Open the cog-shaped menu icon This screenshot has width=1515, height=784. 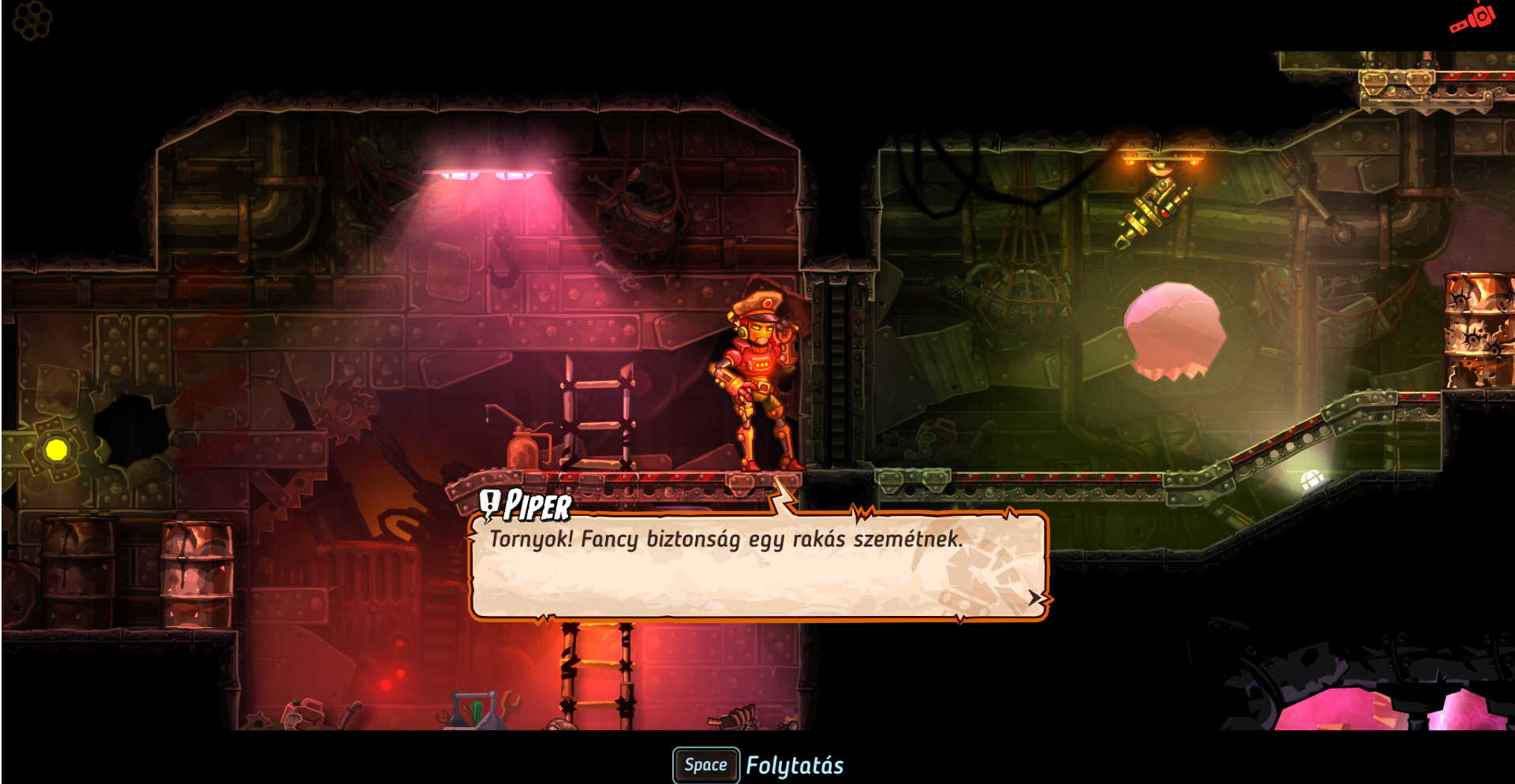(x=32, y=20)
